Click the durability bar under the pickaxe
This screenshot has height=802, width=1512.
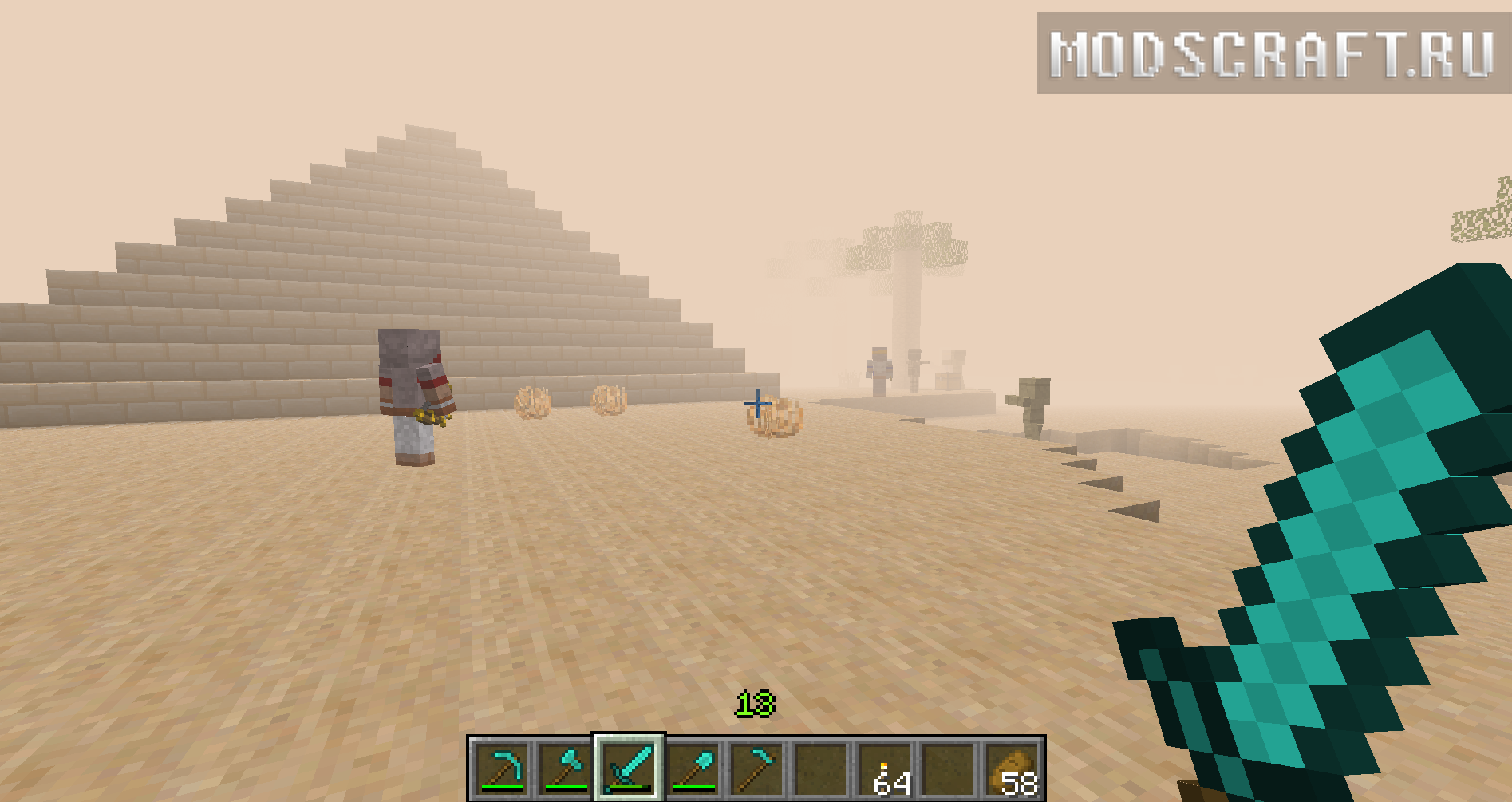tap(501, 787)
